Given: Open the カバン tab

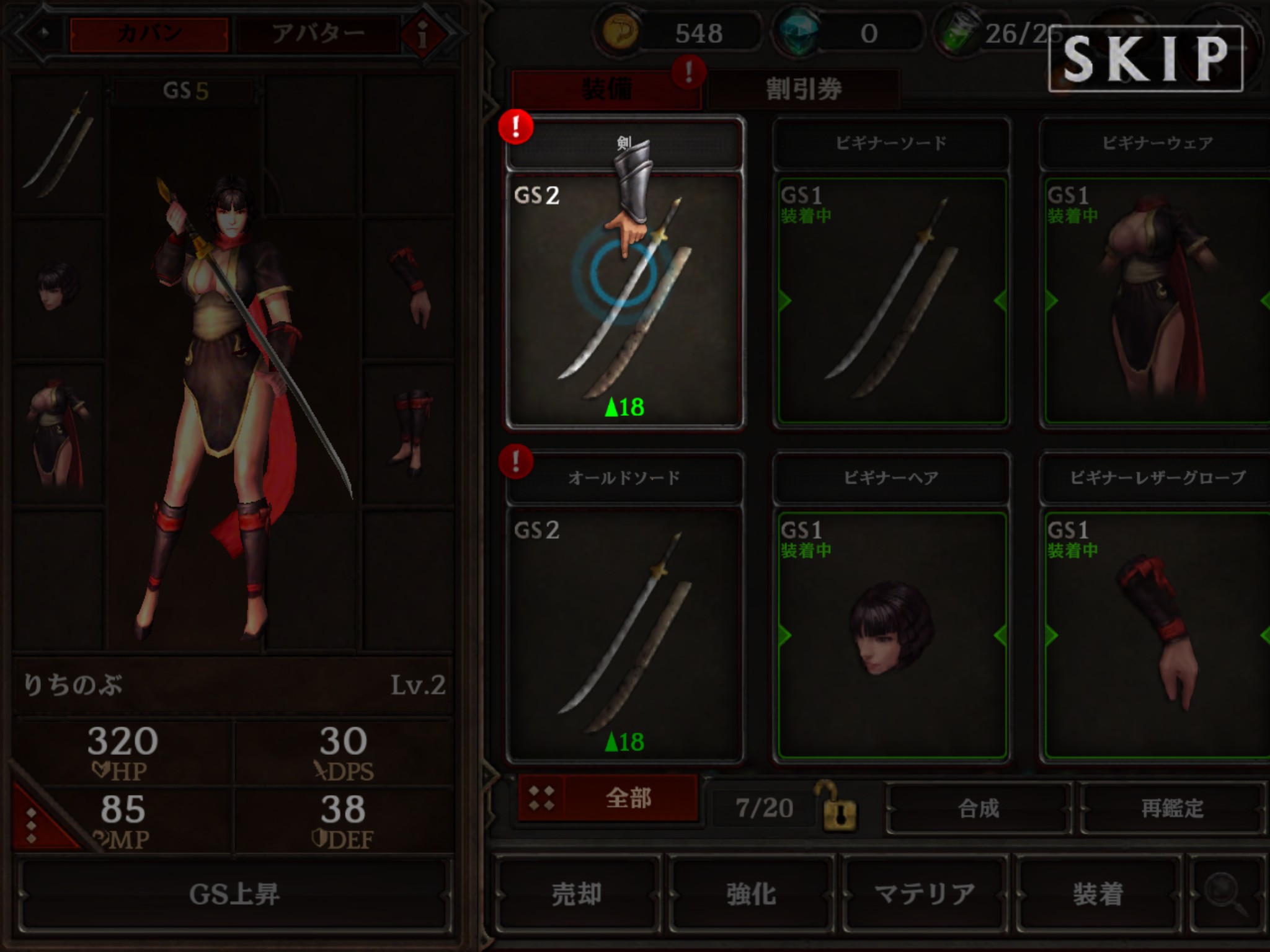Looking at the screenshot, I should click(x=149, y=34).
